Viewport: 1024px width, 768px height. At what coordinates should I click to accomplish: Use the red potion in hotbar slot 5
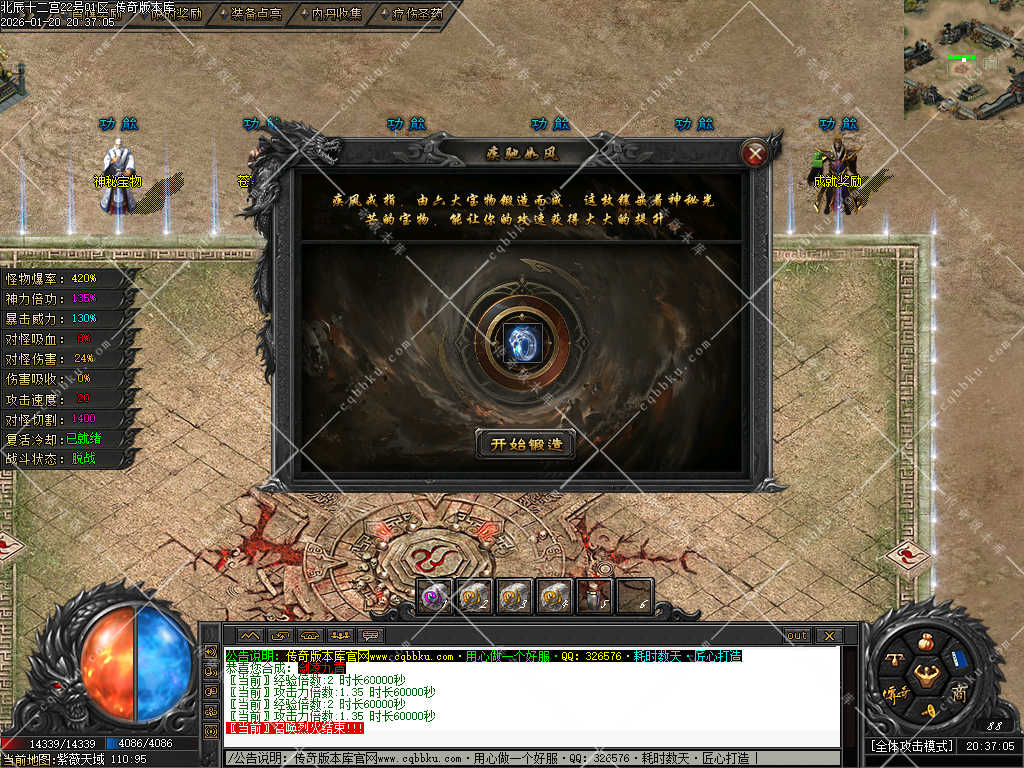click(594, 596)
